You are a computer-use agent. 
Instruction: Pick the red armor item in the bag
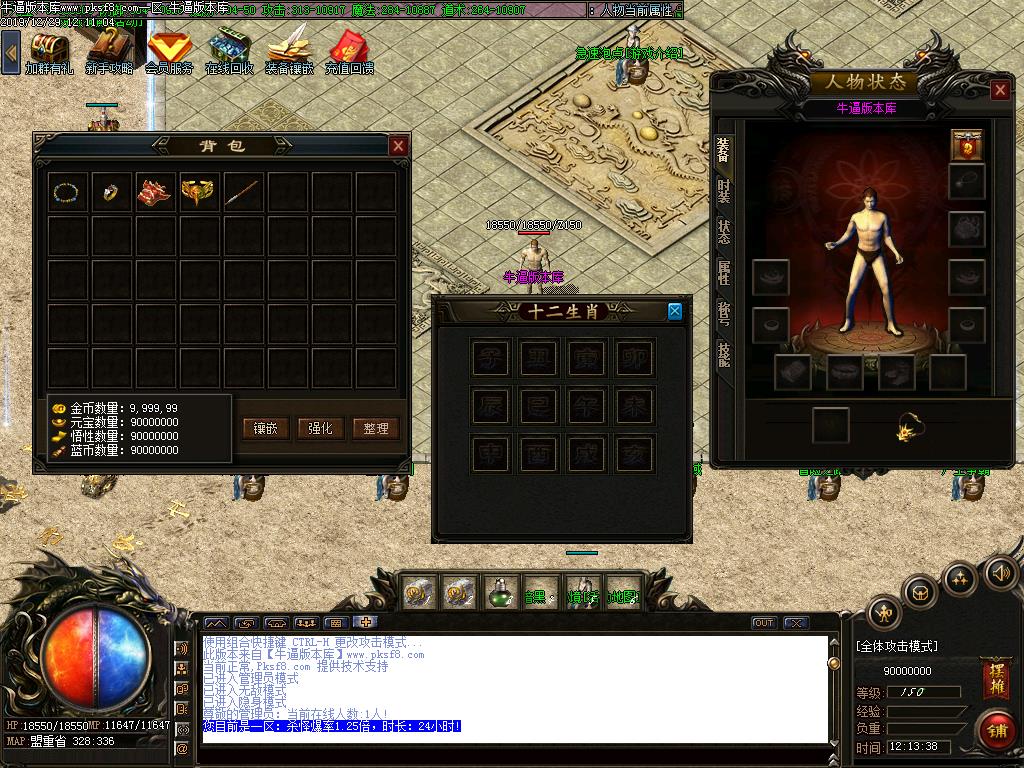point(155,191)
